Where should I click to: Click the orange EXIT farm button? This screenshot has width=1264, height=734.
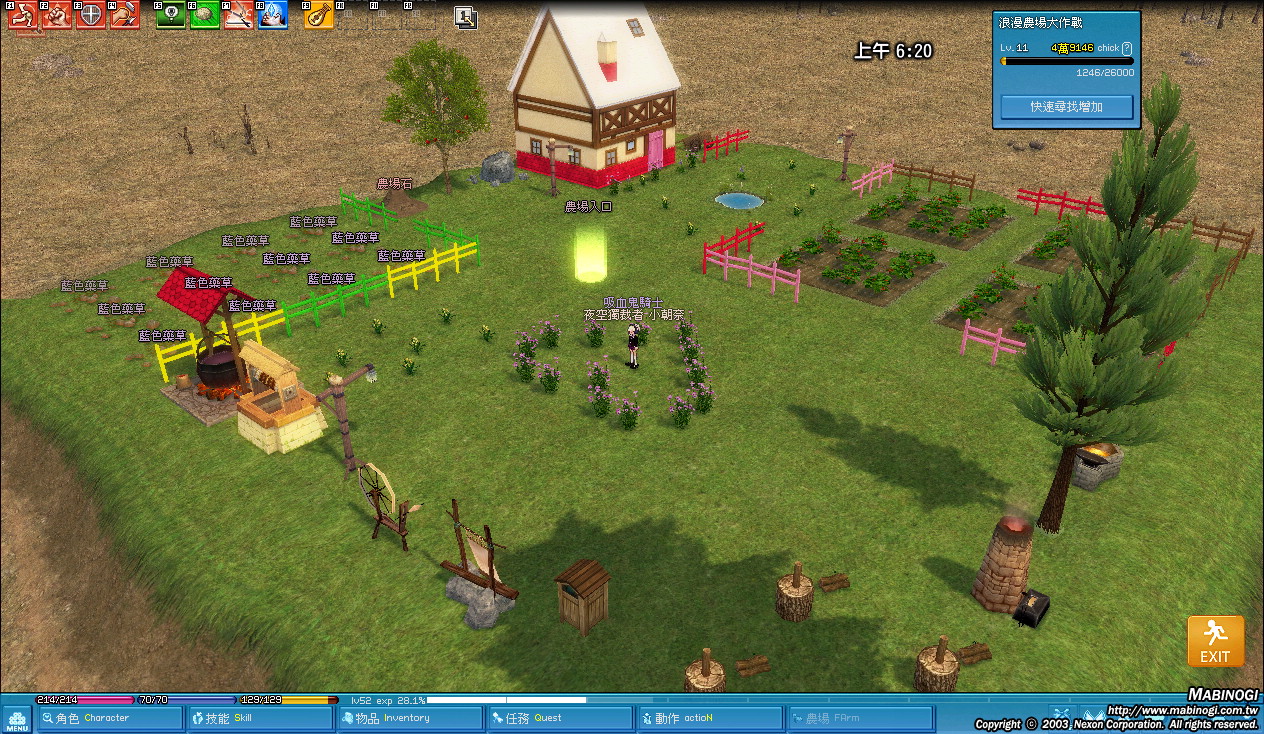click(1215, 641)
